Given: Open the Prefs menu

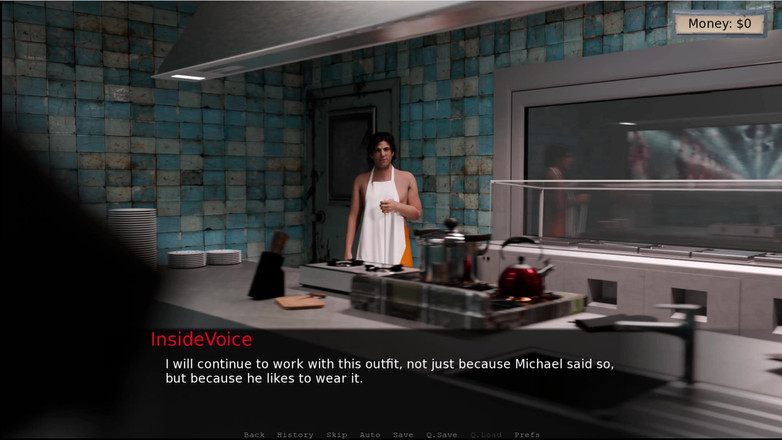Looking at the screenshot, I should (527, 435).
